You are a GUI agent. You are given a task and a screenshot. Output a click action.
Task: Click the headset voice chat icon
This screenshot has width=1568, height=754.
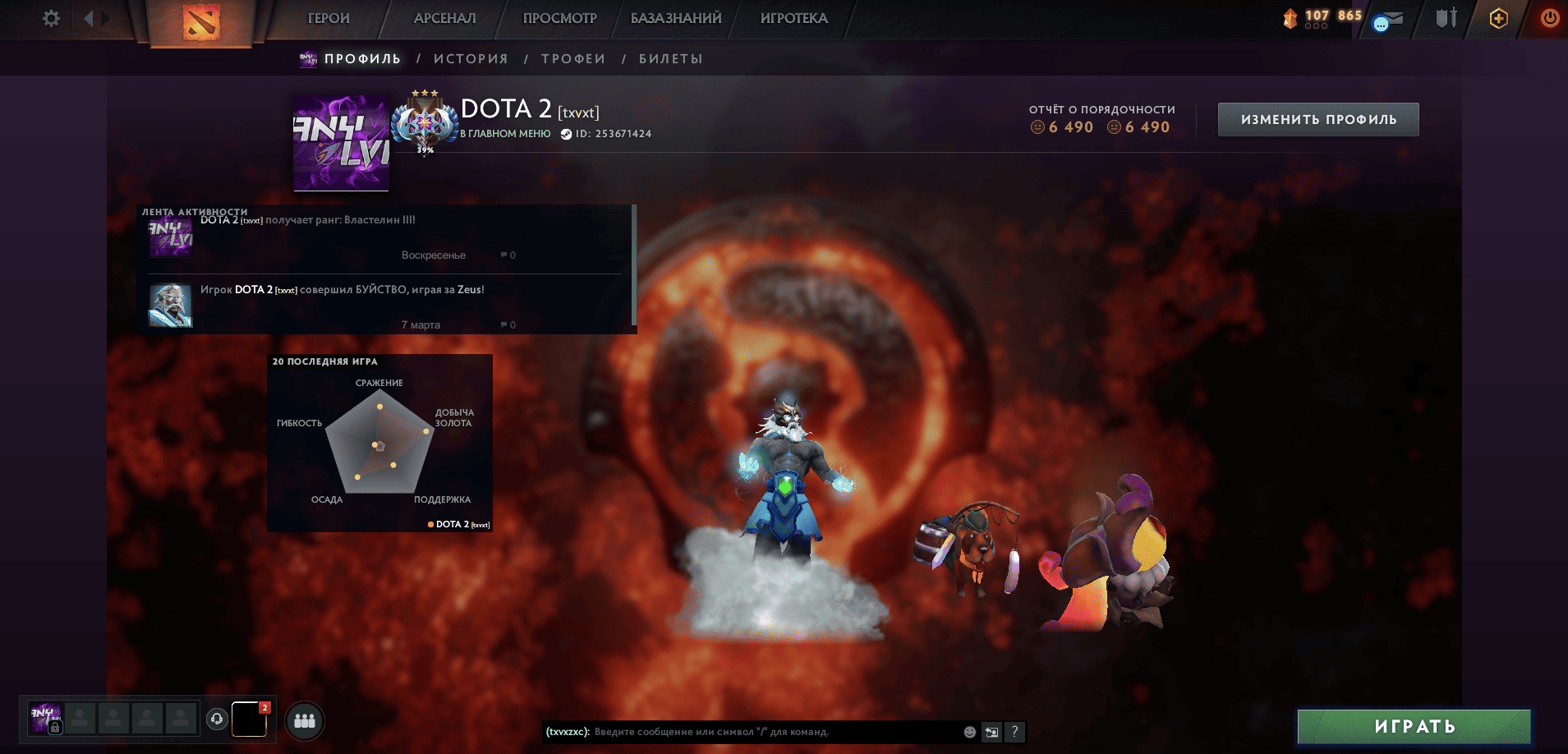click(216, 720)
